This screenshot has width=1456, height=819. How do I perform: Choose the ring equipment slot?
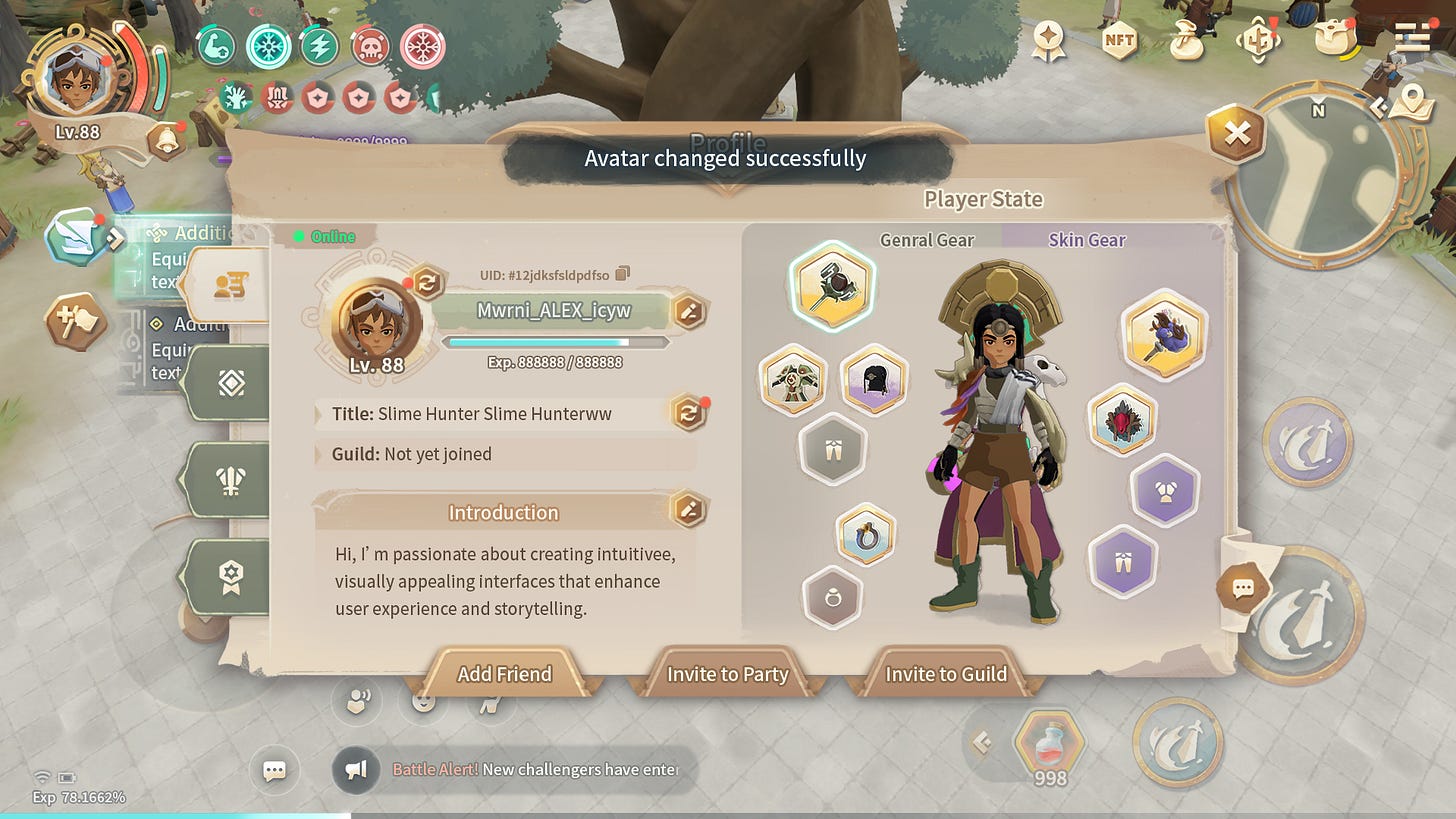point(865,535)
